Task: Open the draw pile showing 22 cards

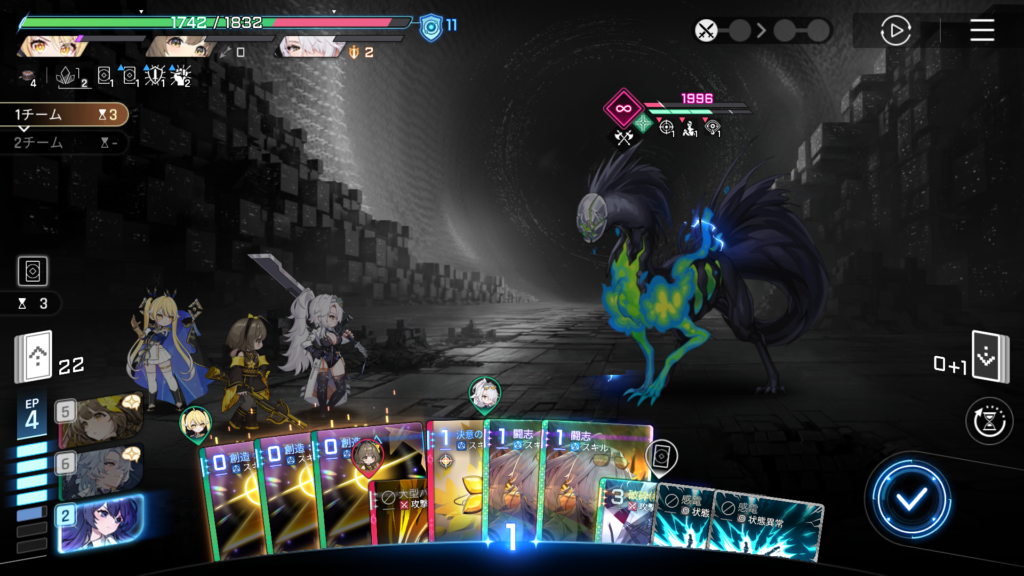Action: tap(33, 358)
